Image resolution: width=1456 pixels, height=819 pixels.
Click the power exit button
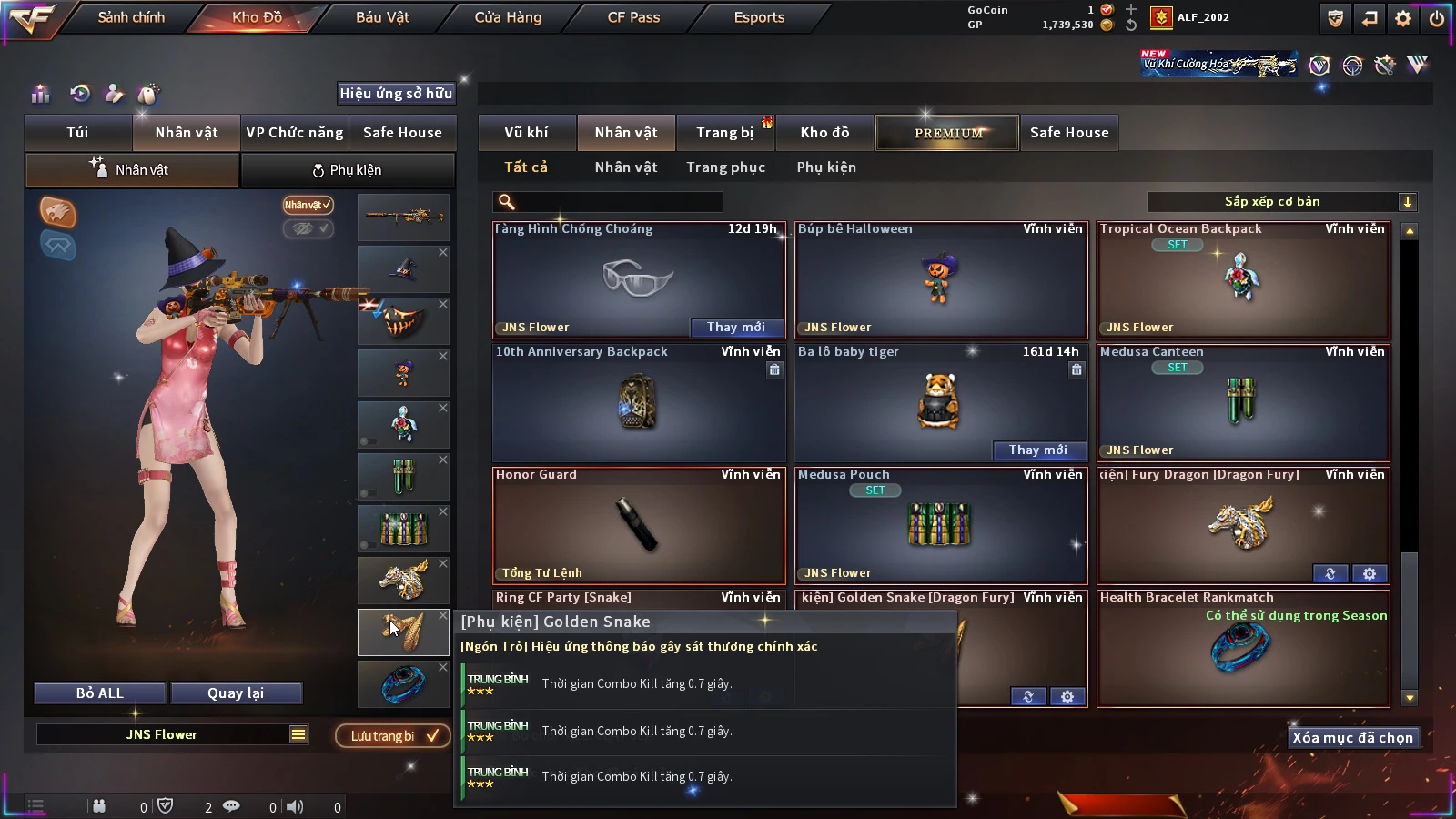click(1437, 18)
